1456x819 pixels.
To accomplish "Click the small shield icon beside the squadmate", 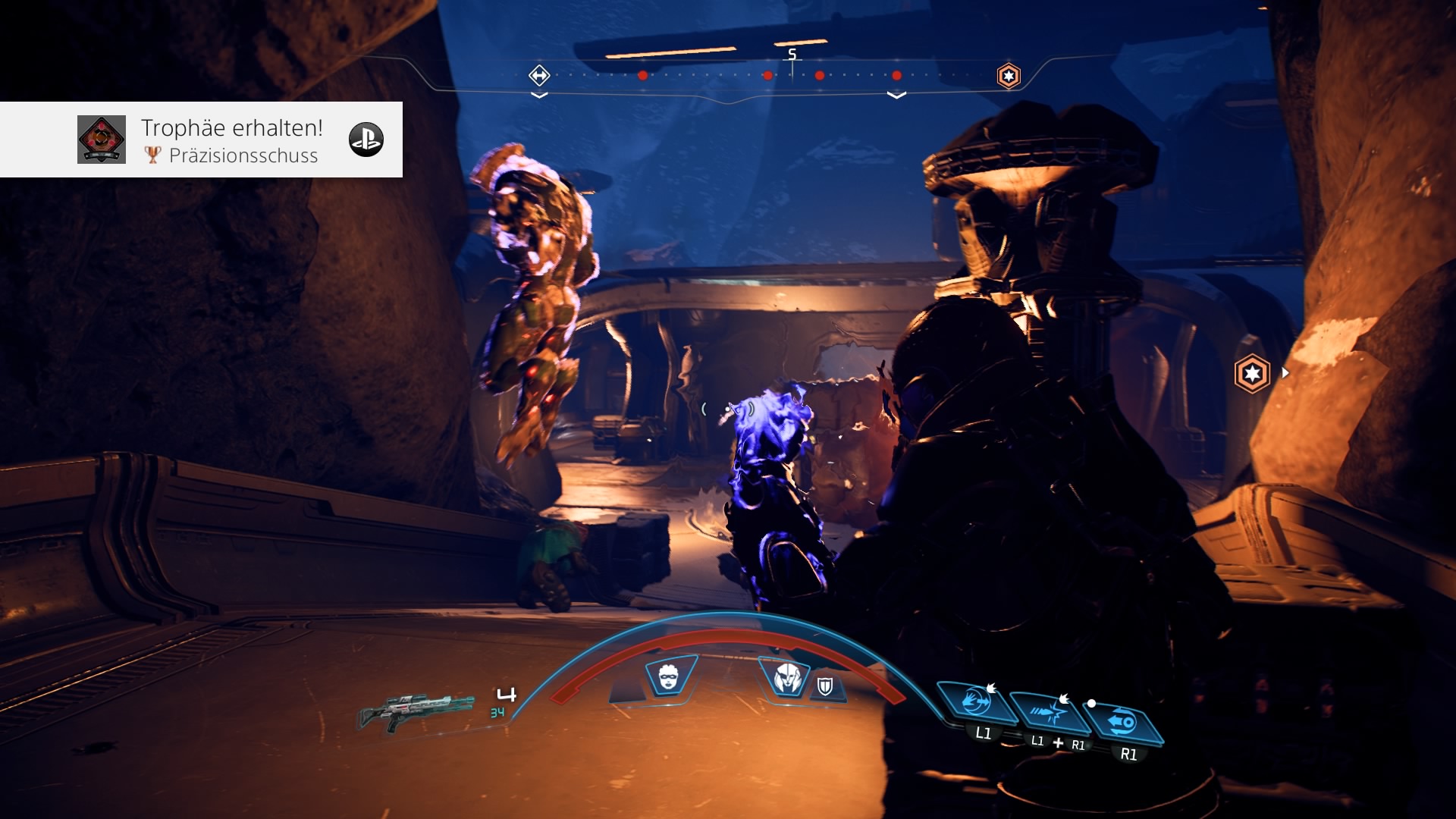I will [x=825, y=687].
